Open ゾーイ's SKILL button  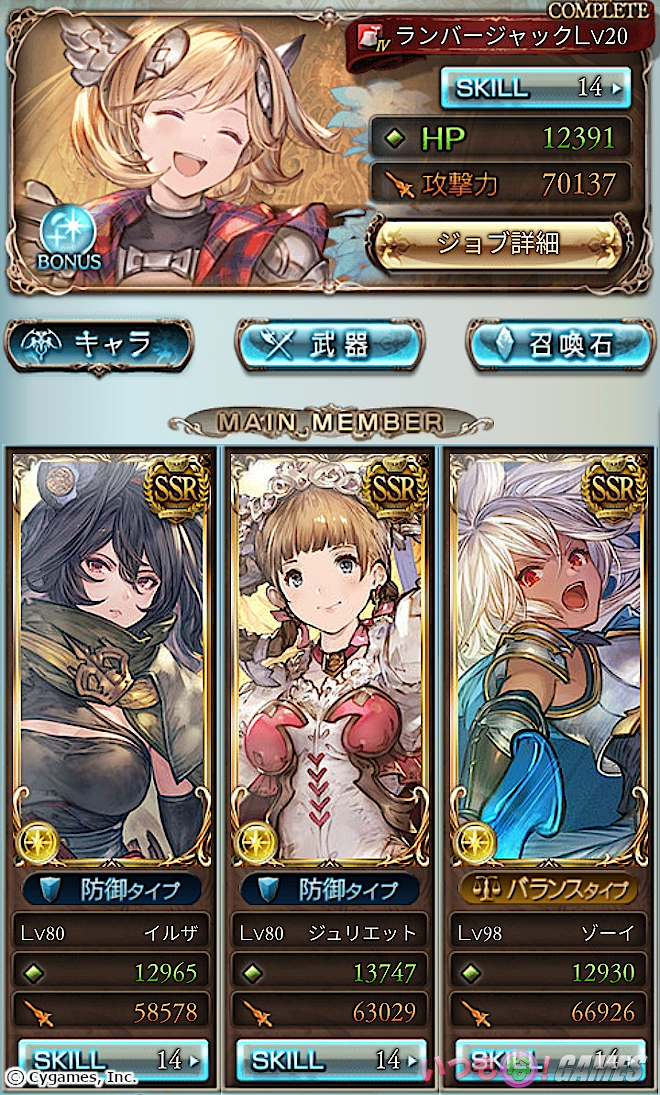point(546,1058)
